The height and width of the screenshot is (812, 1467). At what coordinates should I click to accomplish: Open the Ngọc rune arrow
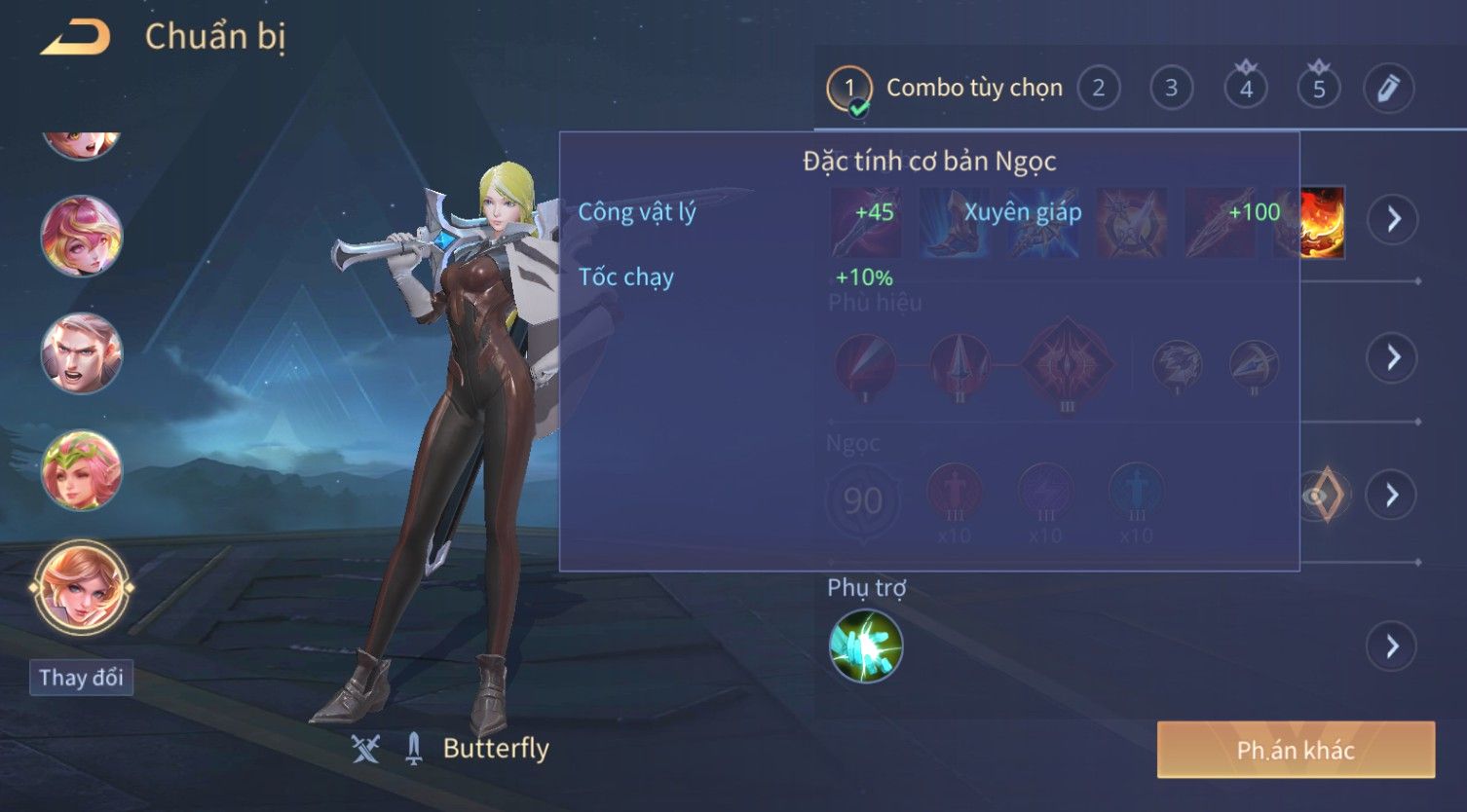pos(1393,496)
